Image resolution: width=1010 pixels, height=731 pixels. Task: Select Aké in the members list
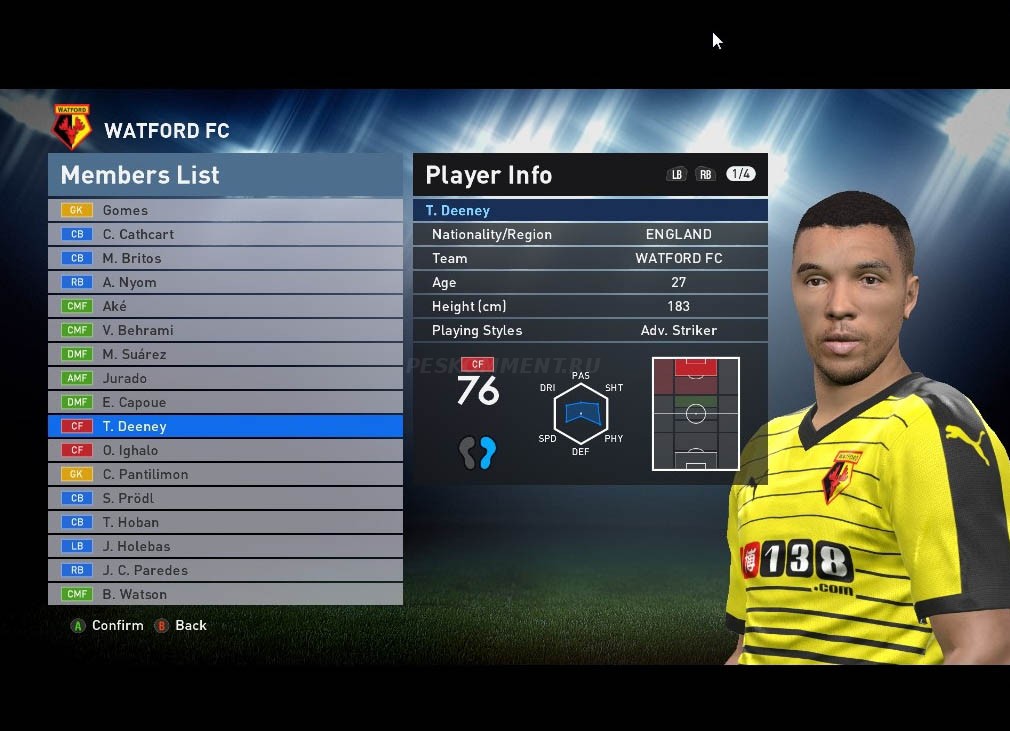tap(225, 306)
